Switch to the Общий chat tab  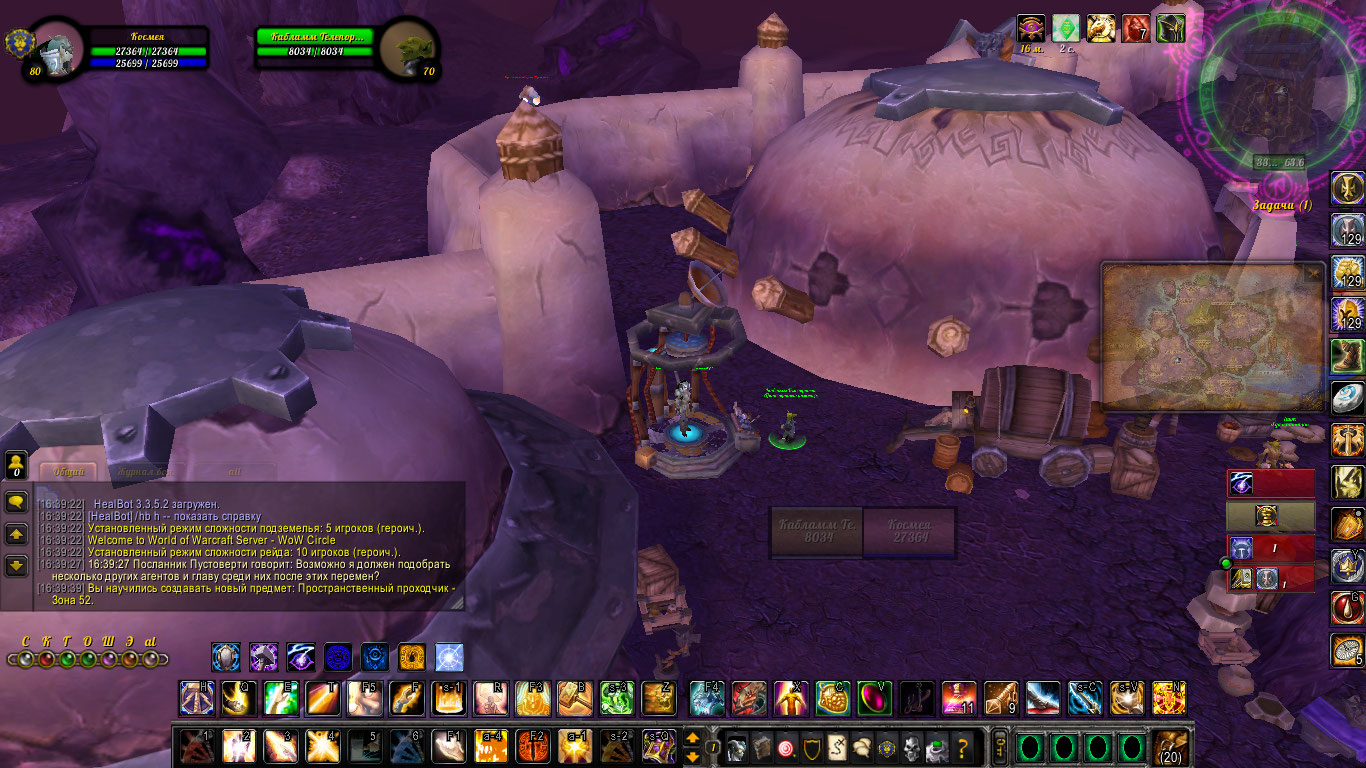[68, 471]
